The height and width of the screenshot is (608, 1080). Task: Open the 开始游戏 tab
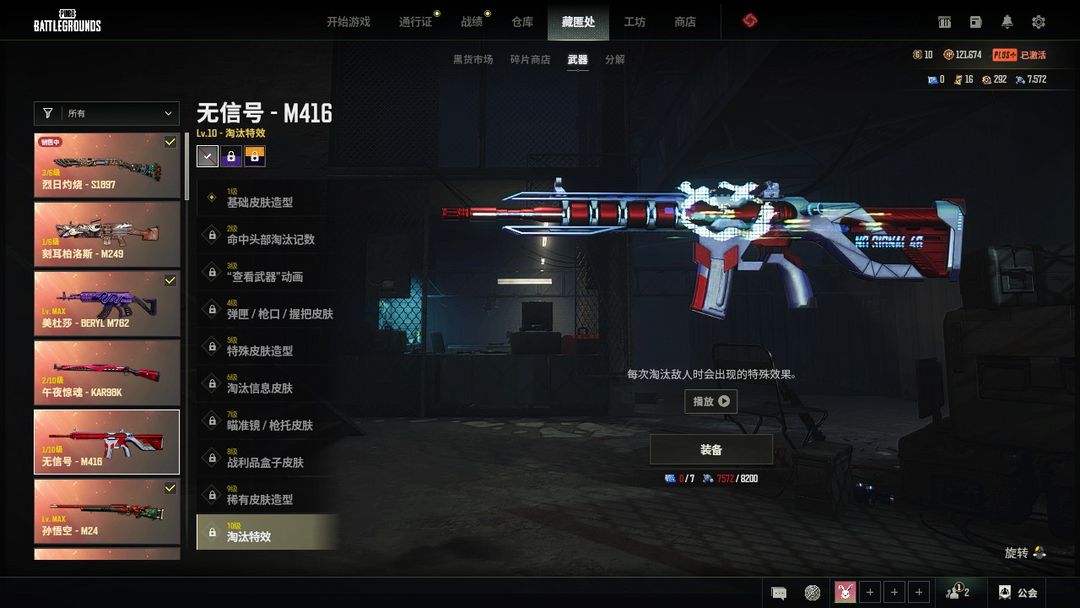click(348, 22)
